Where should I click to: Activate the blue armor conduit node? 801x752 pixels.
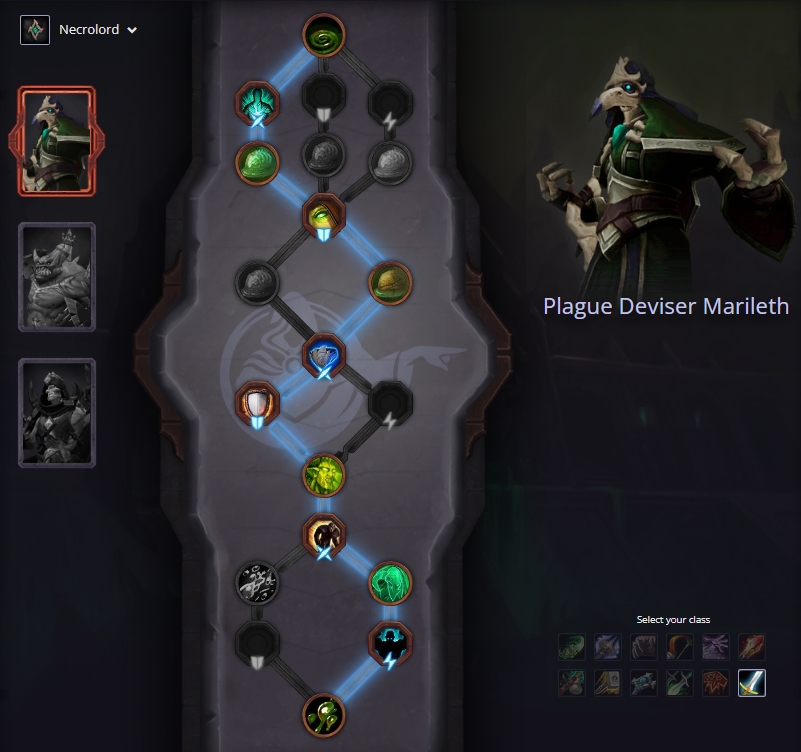[324, 355]
